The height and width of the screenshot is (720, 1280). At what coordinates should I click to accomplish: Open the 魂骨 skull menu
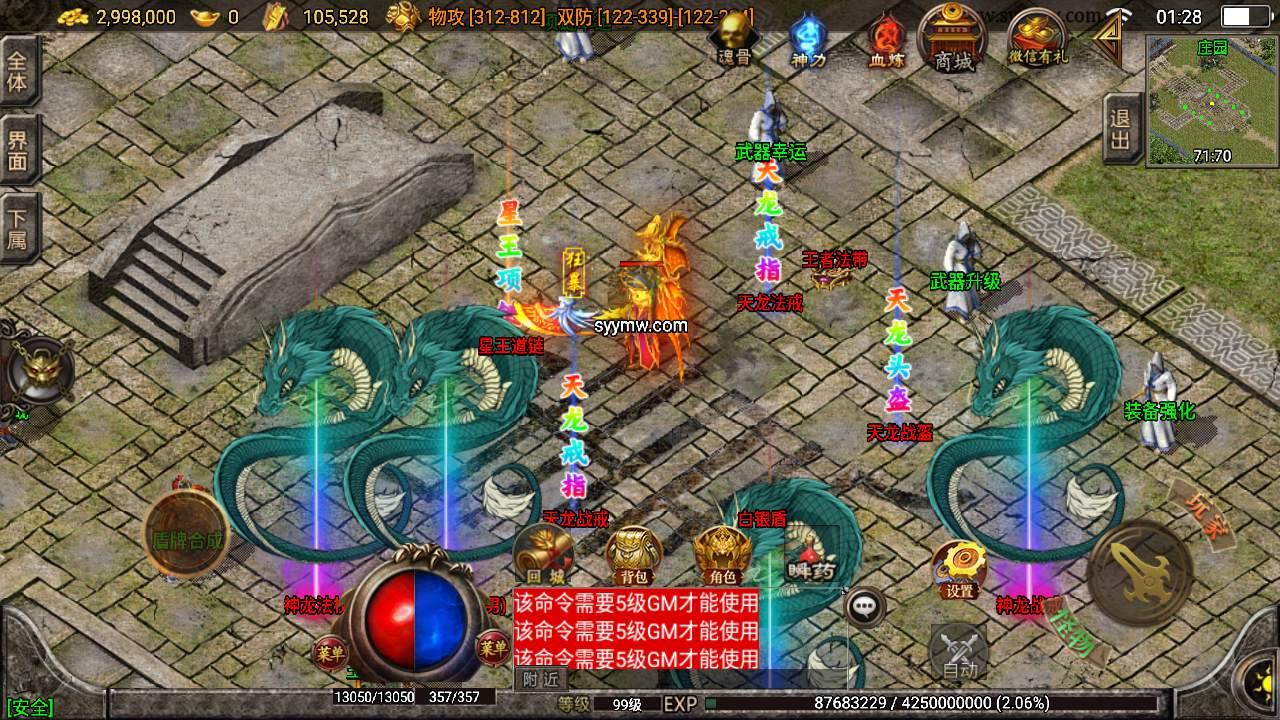[735, 40]
